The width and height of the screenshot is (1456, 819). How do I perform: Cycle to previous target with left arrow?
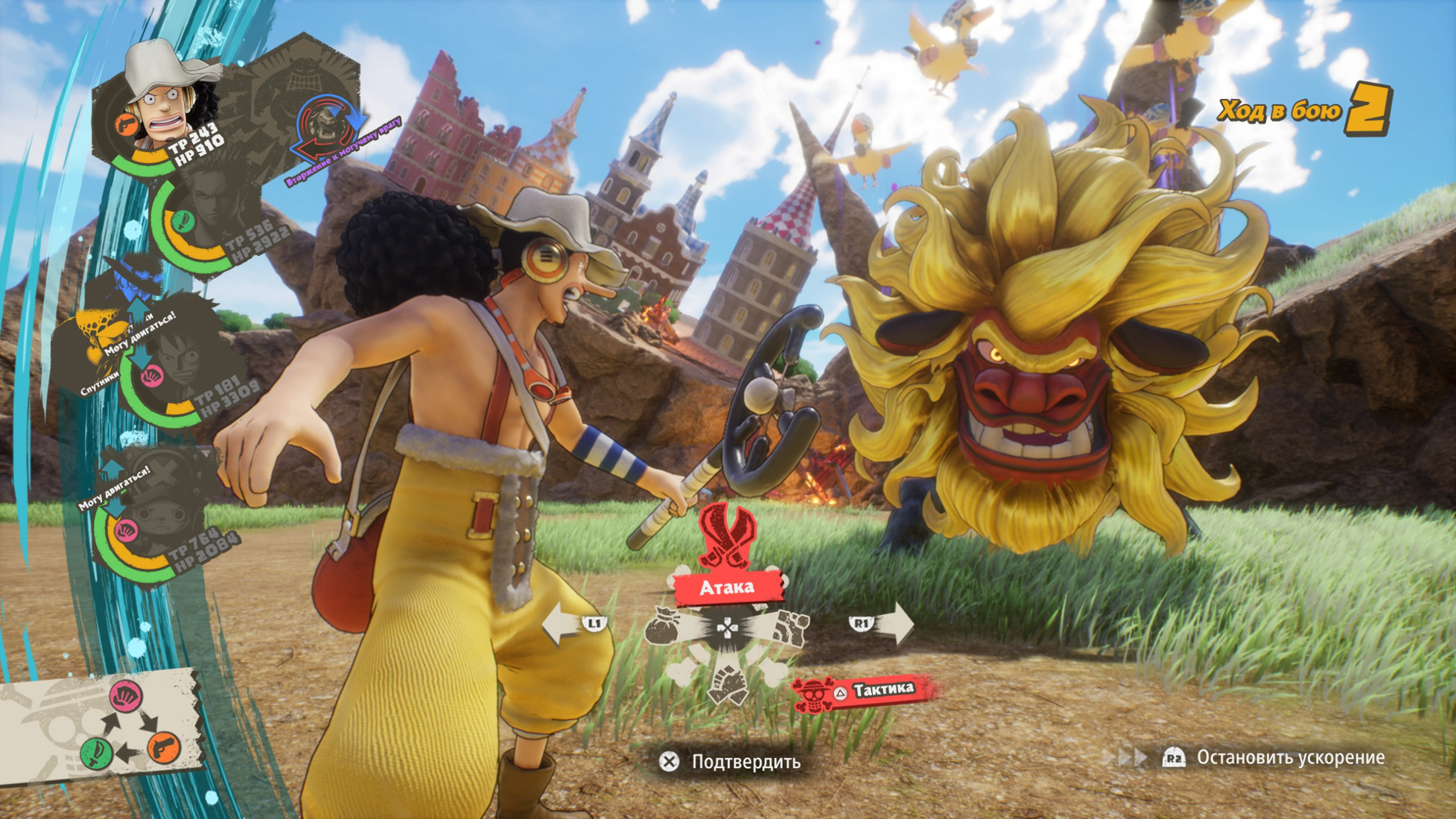coord(572,624)
